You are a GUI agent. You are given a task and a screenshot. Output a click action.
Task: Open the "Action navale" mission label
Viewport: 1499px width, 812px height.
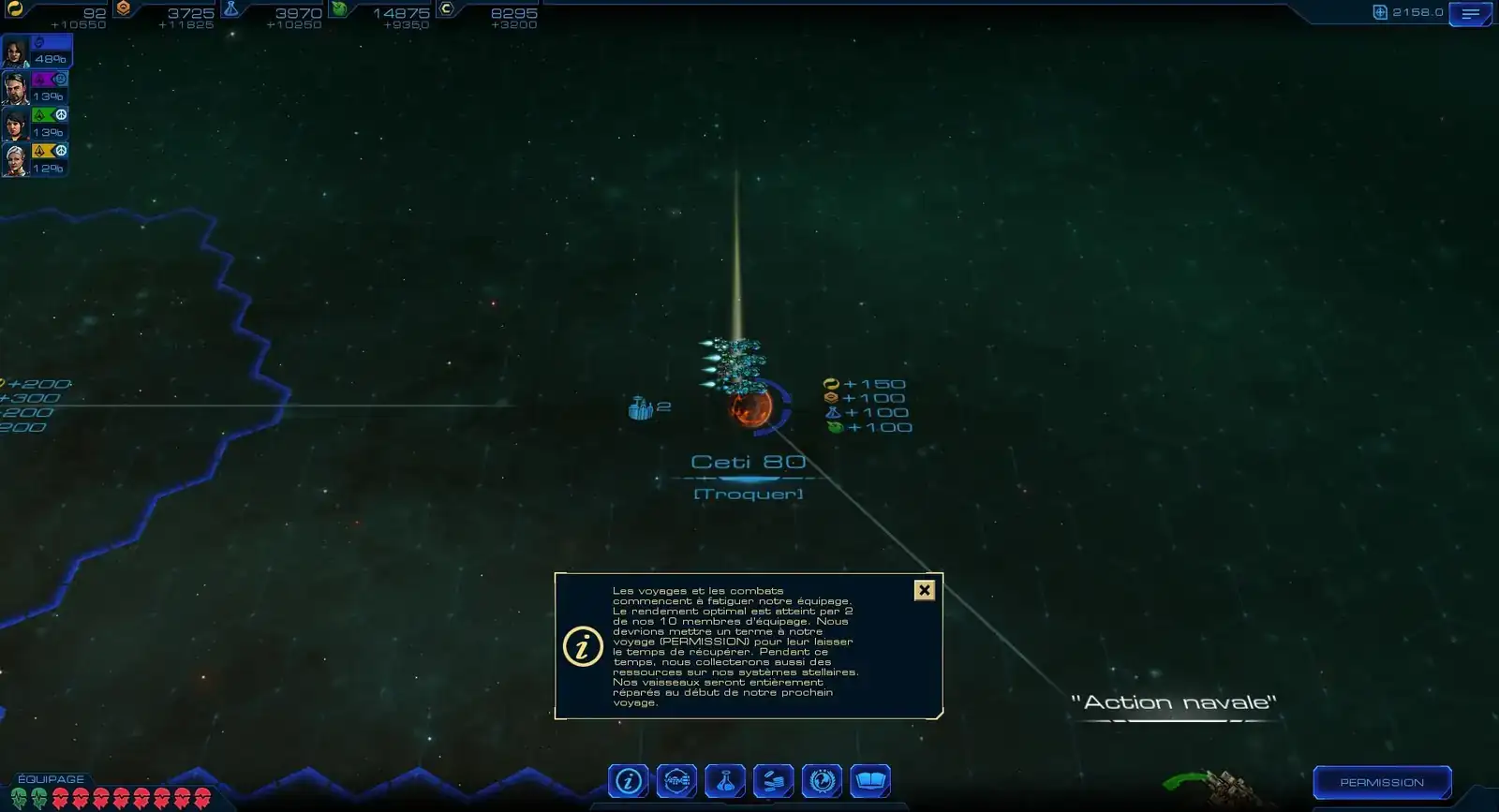point(1174,702)
